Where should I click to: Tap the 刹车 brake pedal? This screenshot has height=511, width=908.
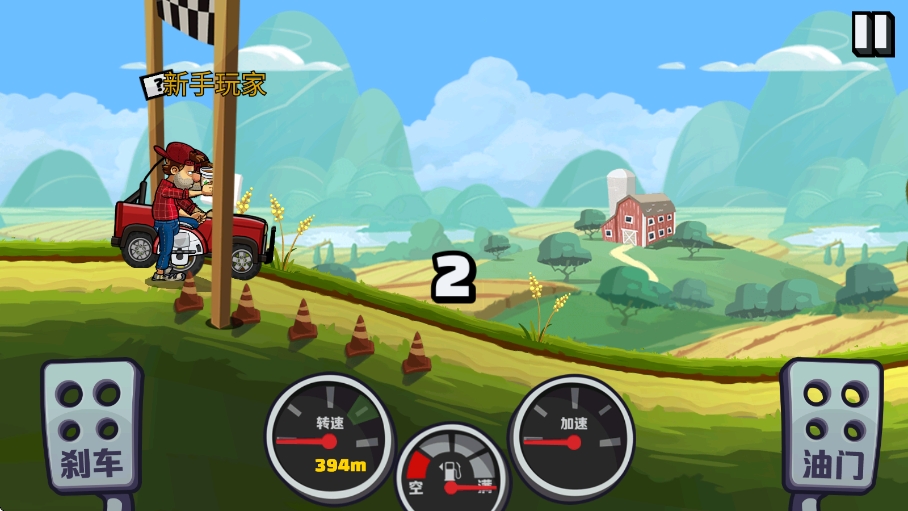[x=90, y=427]
